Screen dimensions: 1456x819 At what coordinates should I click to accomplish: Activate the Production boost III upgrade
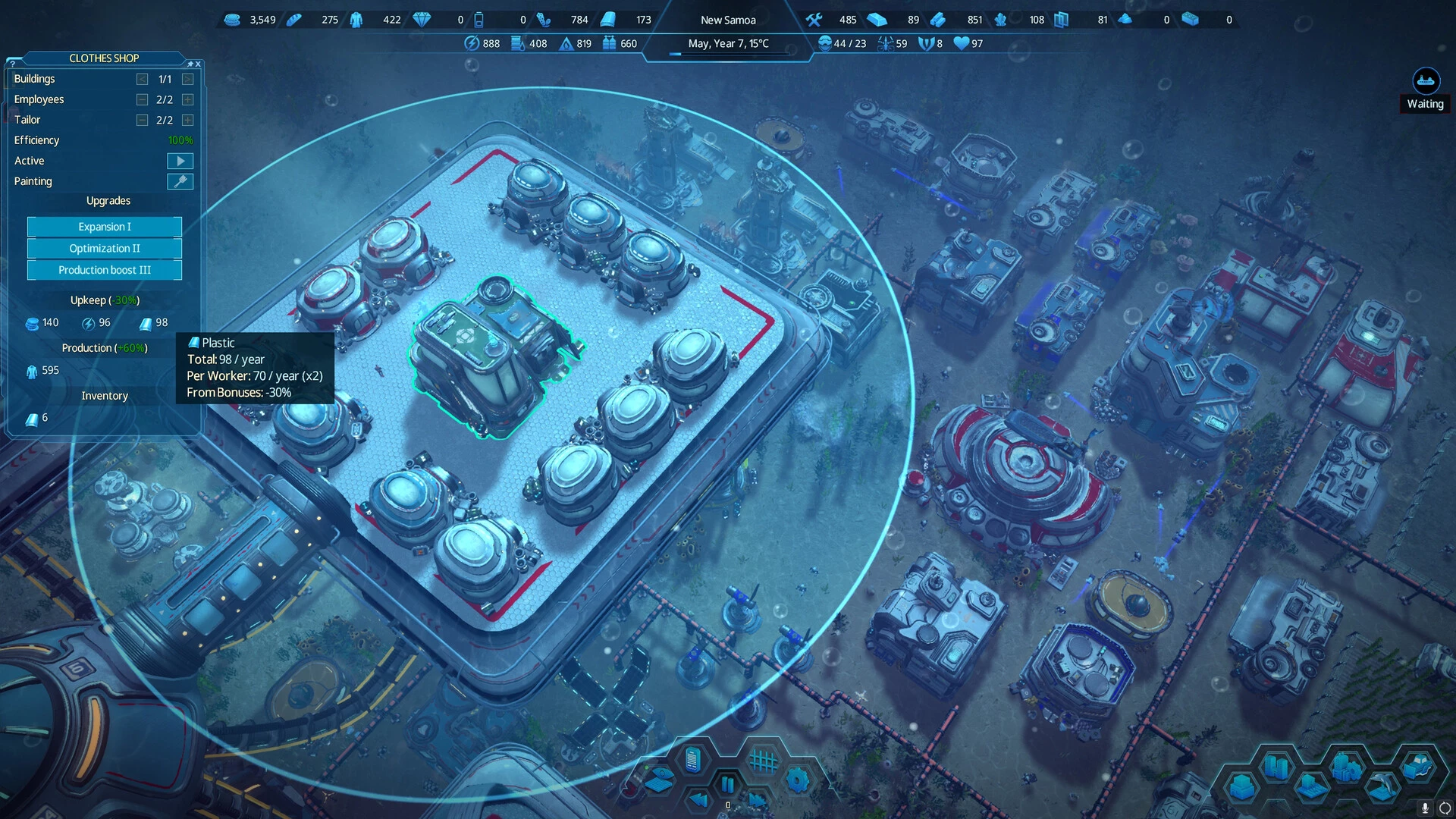click(x=105, y=270)
